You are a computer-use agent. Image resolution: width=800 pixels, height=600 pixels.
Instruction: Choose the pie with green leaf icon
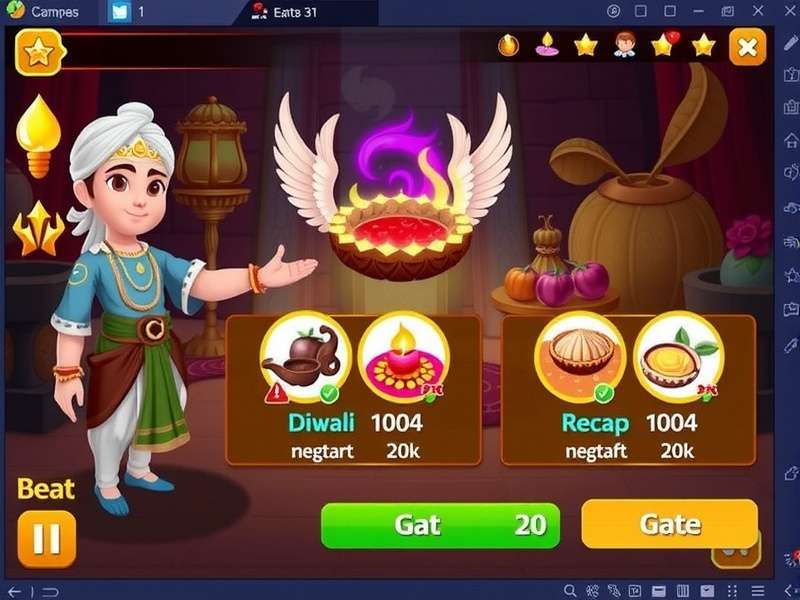[x=678, y=357]
